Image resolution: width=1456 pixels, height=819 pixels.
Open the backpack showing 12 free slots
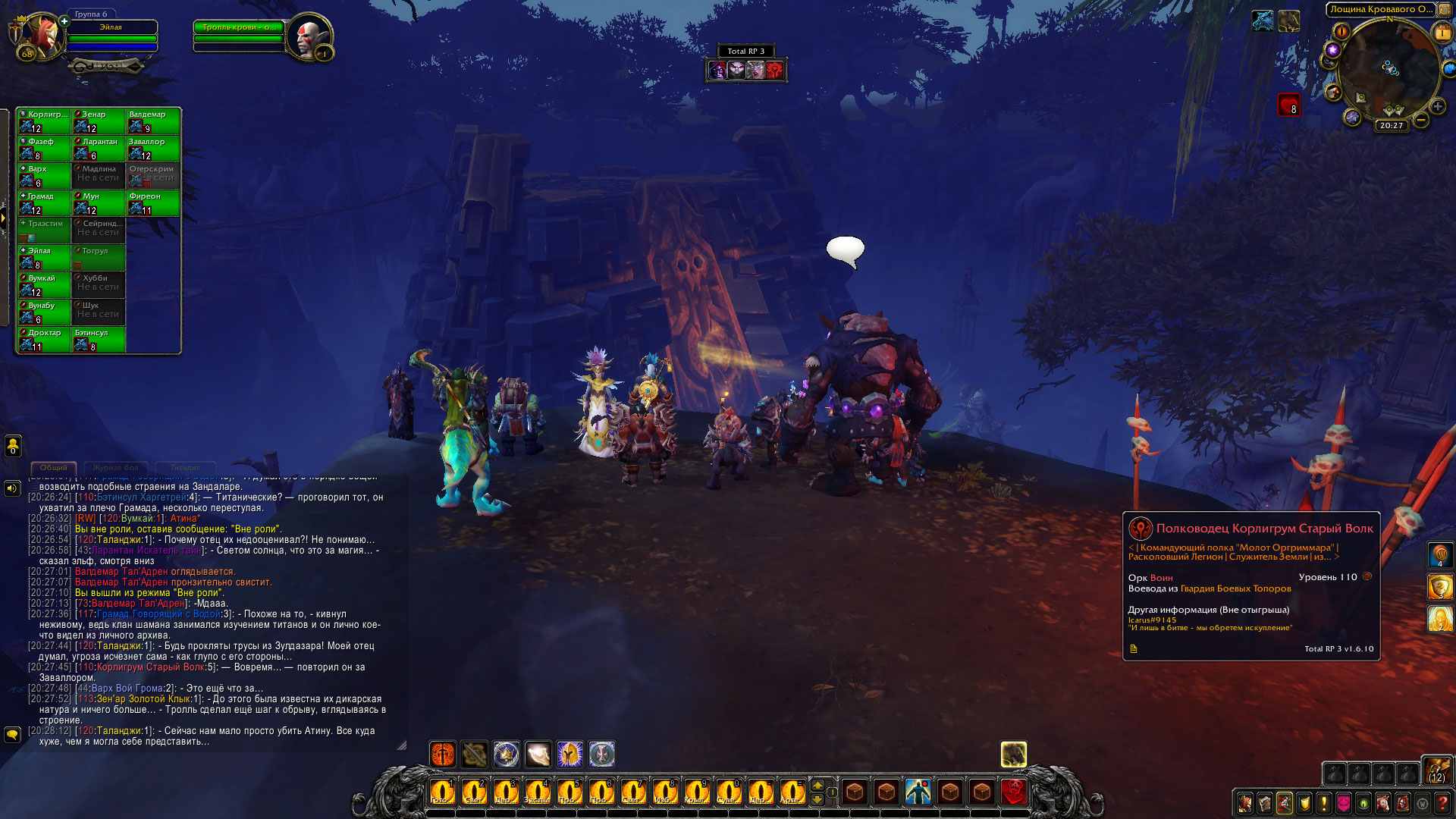point(1437,770)
